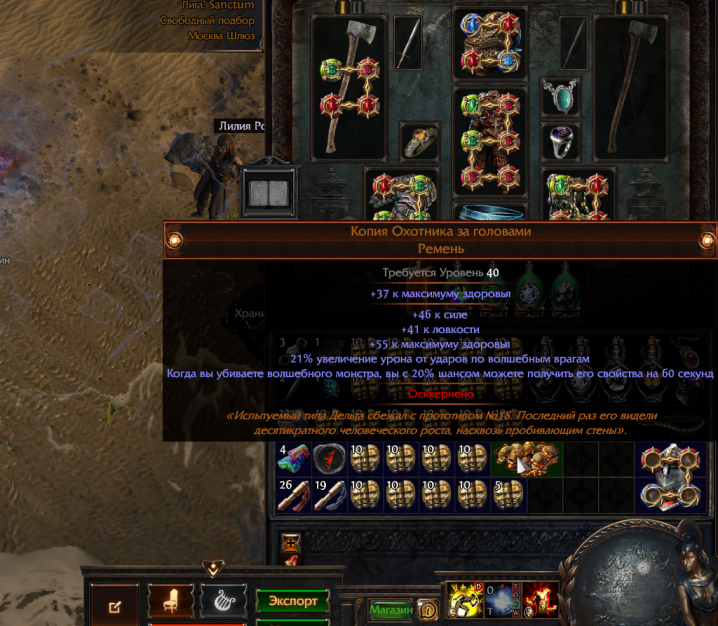Screen dimensions: 718x626
Task: Select the gold ornate armour in inventory
Action: pyautogui.click(x=526, y=458)
